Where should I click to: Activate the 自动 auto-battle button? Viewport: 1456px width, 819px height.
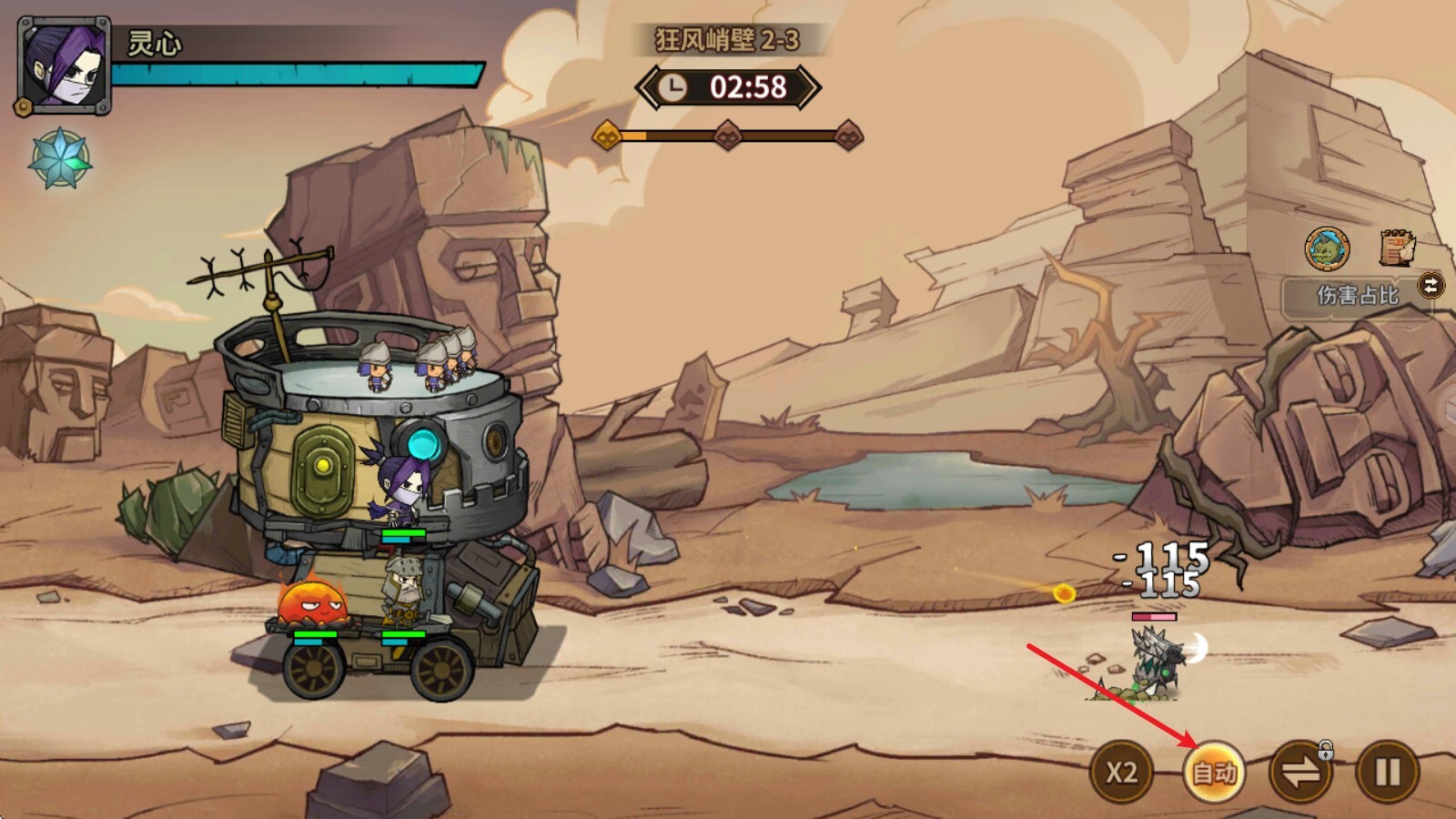[x=1214, y=773]
